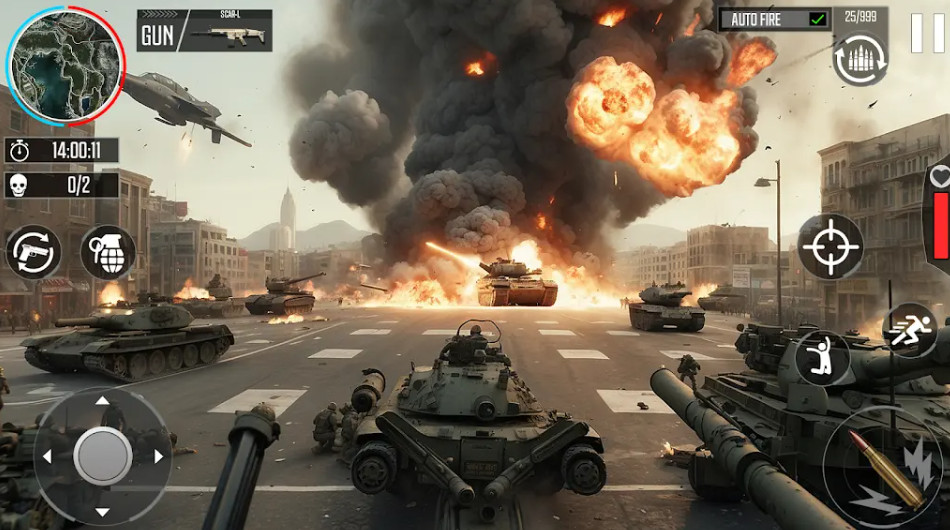Open the circular minimap
950x530 pixels.
coord(66,68)
